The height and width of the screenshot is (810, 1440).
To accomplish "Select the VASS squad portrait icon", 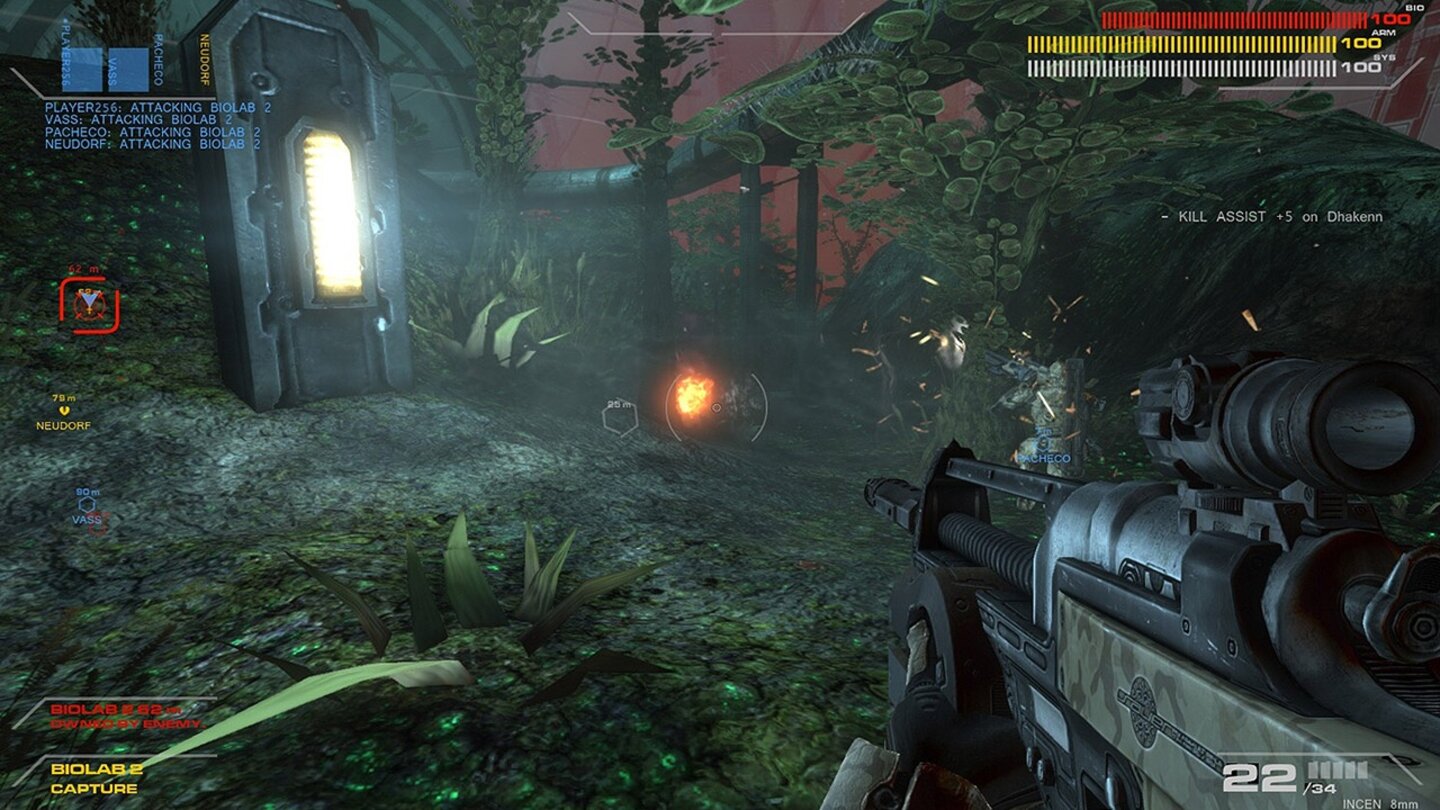I will pos(128,70).
